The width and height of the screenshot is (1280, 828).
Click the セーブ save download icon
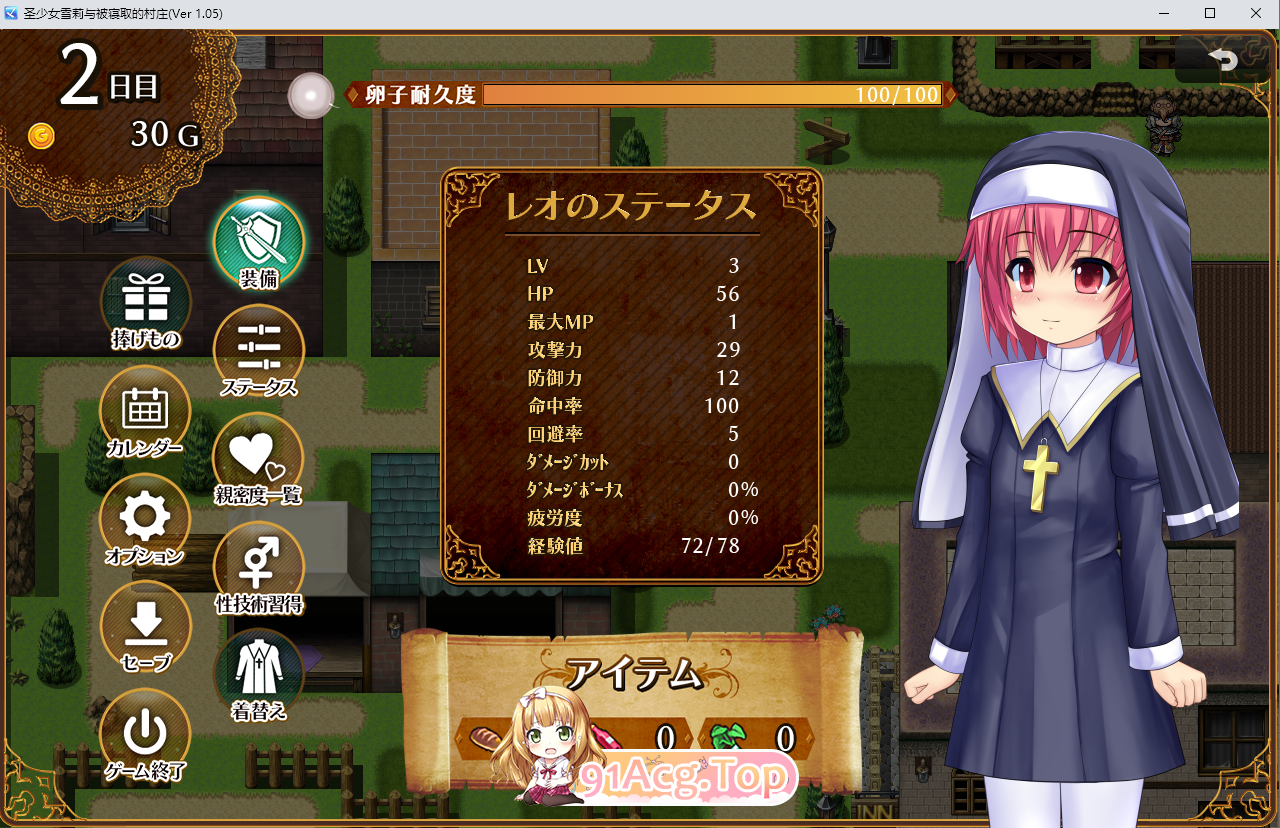click(146, 623)
